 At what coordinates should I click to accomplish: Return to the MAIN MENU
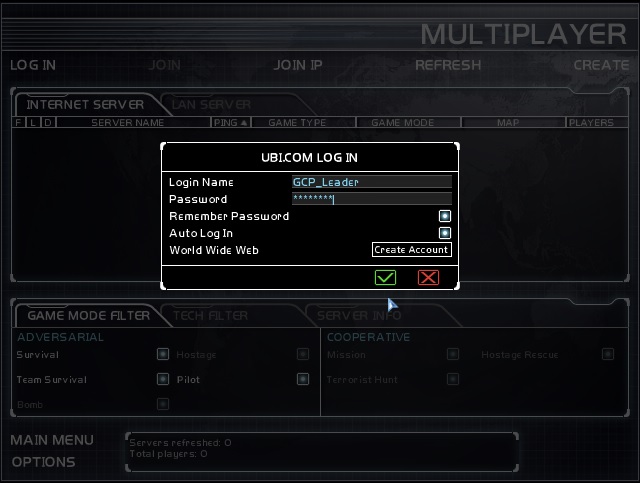point(52,440)
